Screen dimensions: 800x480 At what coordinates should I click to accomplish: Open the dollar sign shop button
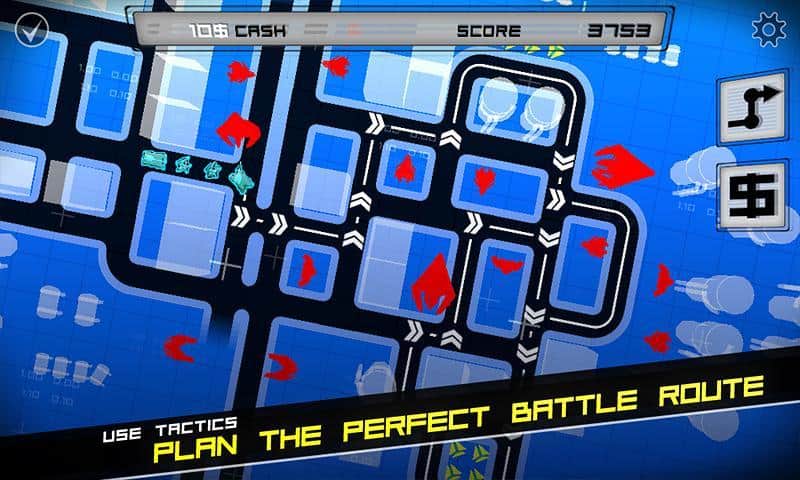(x=751, y=195)
